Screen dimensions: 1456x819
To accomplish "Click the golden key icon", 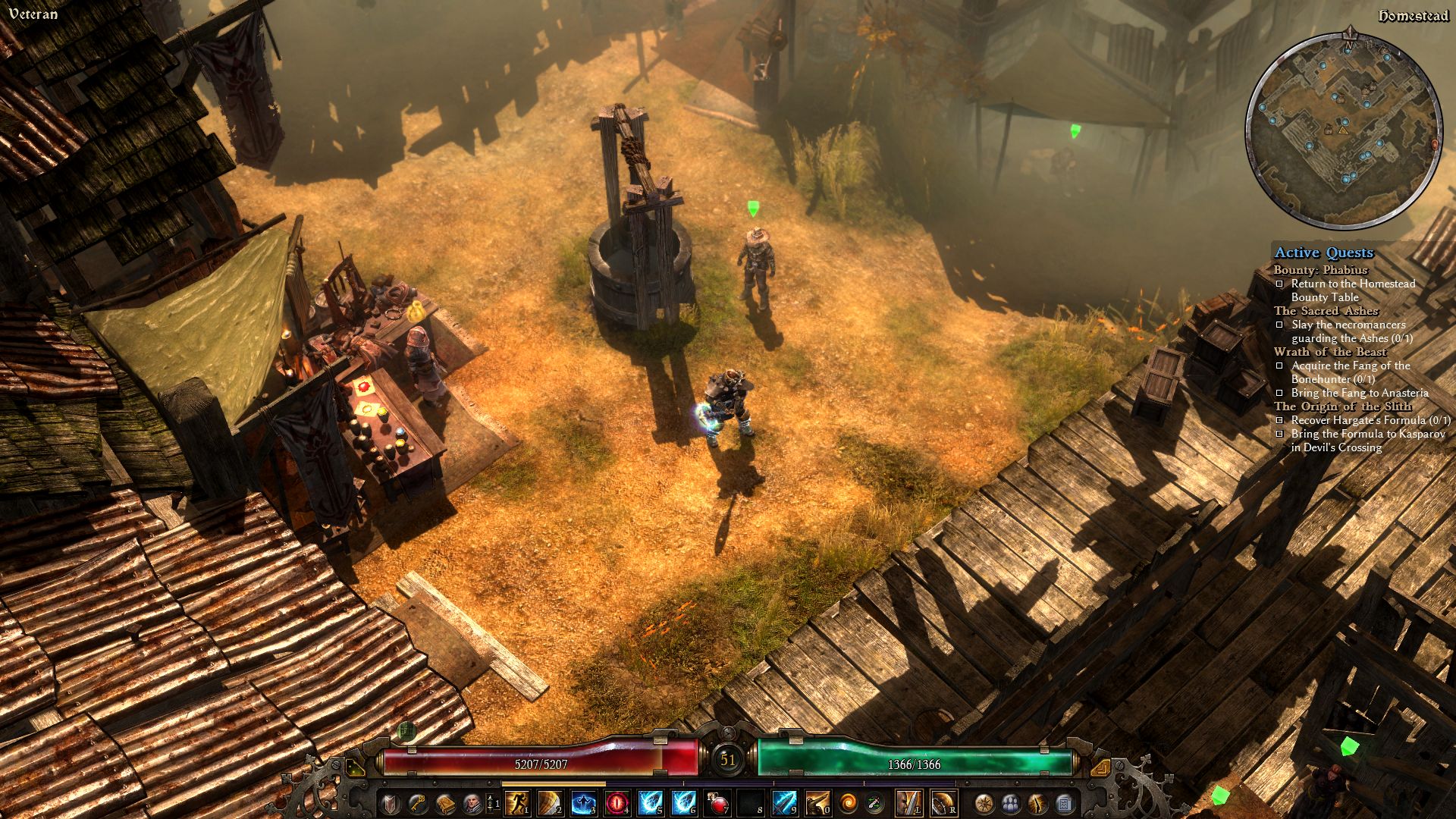I will coord(417,802).
